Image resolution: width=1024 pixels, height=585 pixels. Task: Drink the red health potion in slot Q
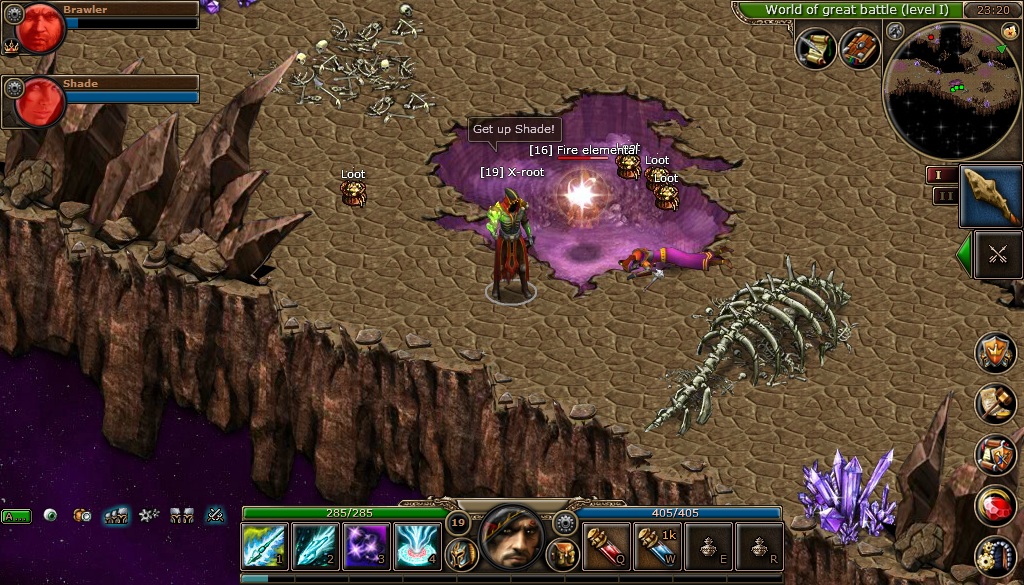point(607,546)
